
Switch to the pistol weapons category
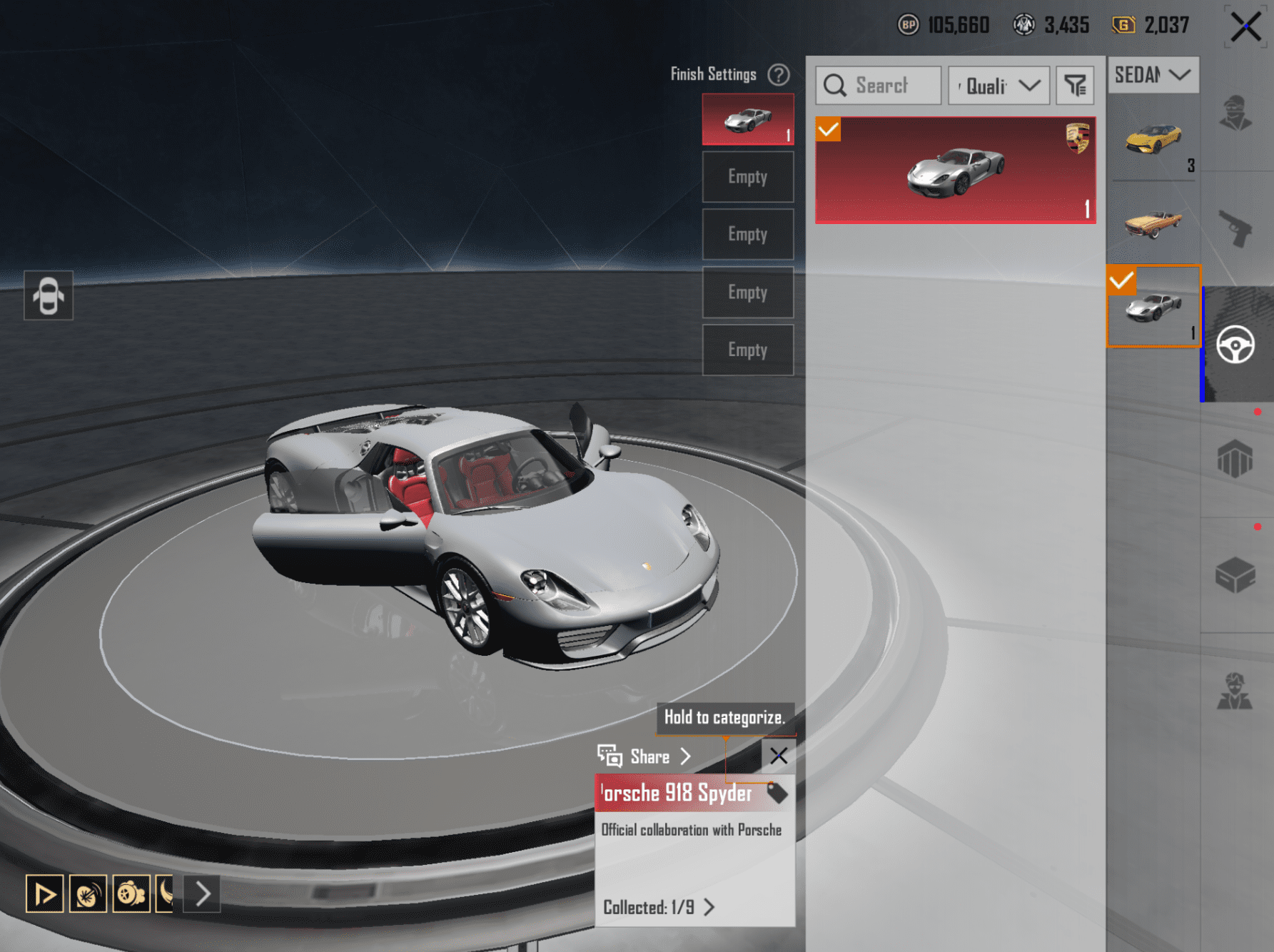pos(1235,228)
